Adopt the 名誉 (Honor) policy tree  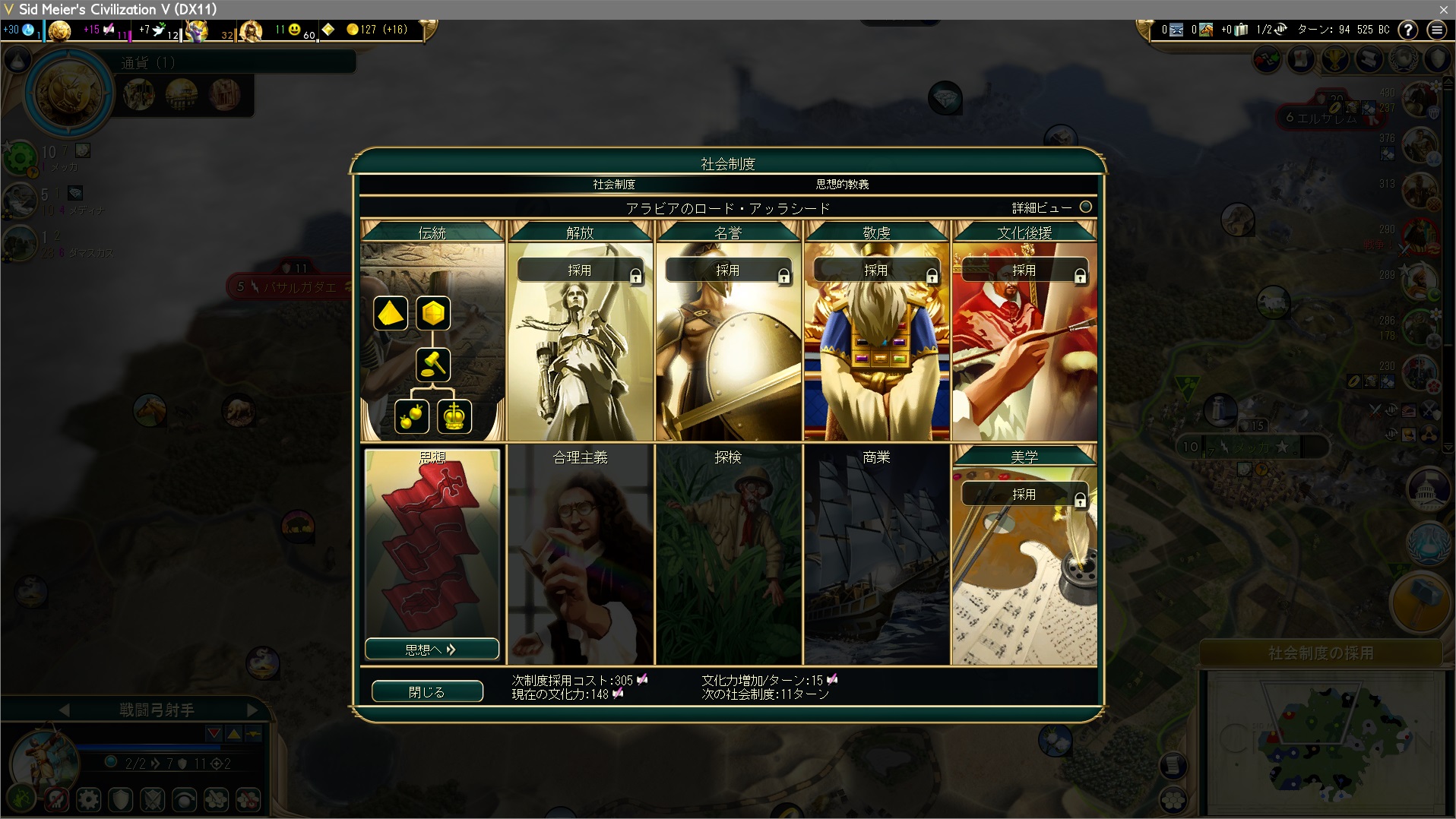[728, 270]
